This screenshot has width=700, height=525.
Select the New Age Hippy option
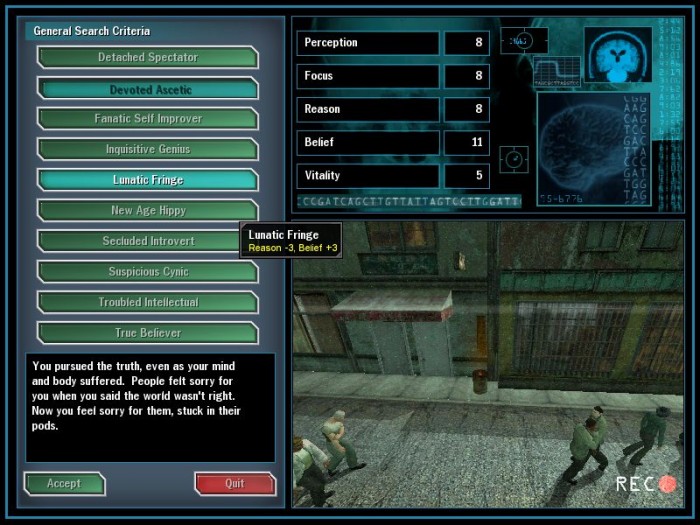148,211
